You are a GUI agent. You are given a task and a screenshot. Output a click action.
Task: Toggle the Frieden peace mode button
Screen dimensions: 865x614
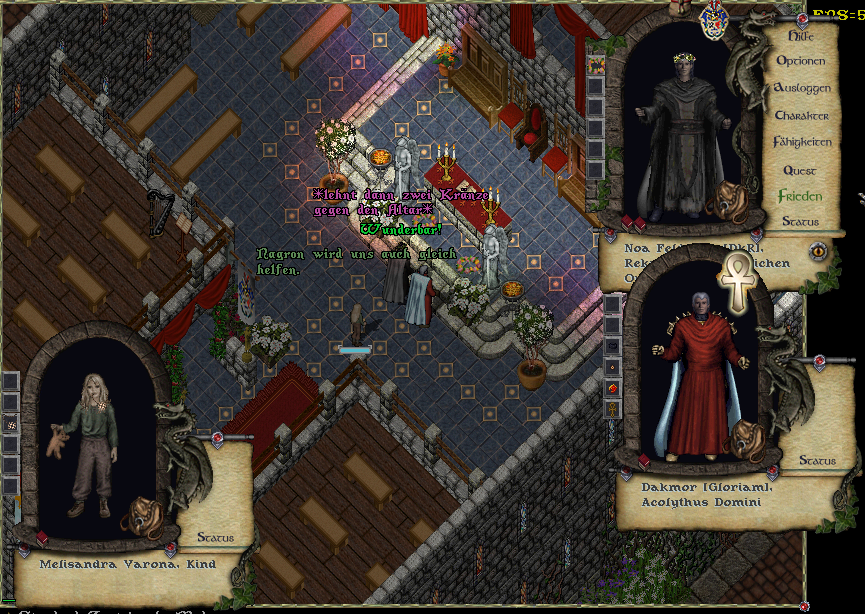point(800,196)
